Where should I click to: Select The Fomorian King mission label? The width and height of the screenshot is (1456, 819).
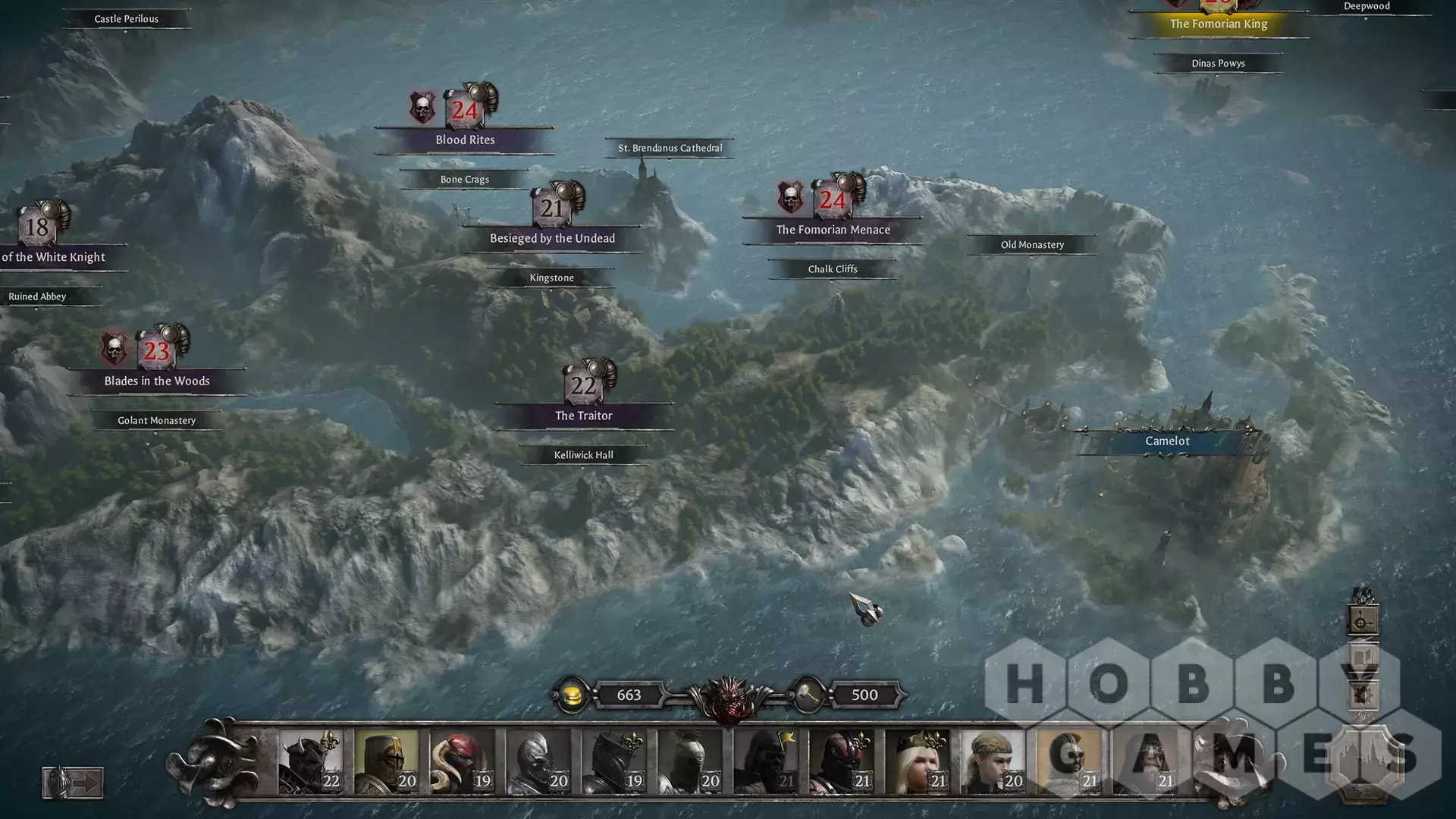(x=1218, y=24)
